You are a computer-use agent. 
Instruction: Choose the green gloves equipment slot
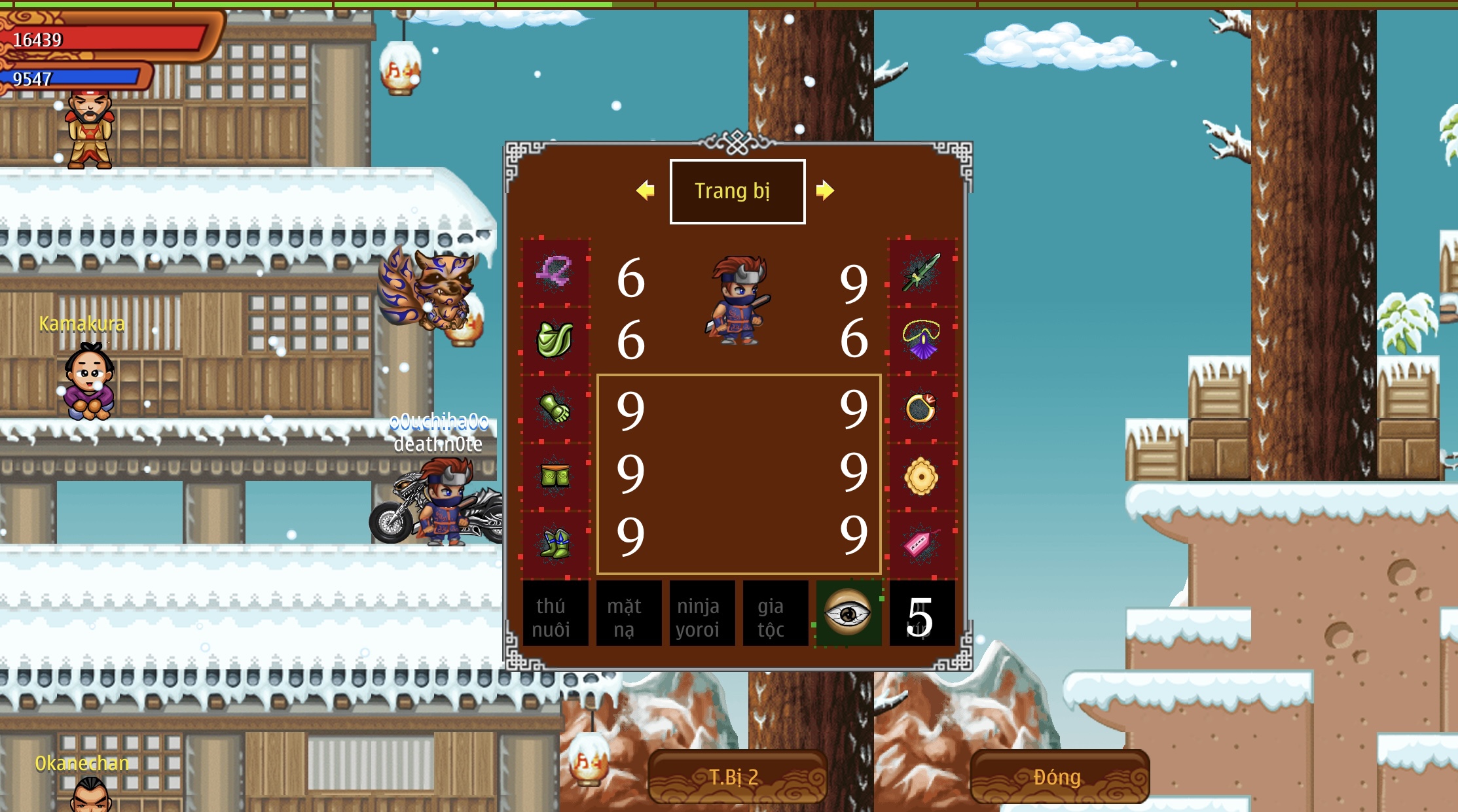tap(555, 409)
